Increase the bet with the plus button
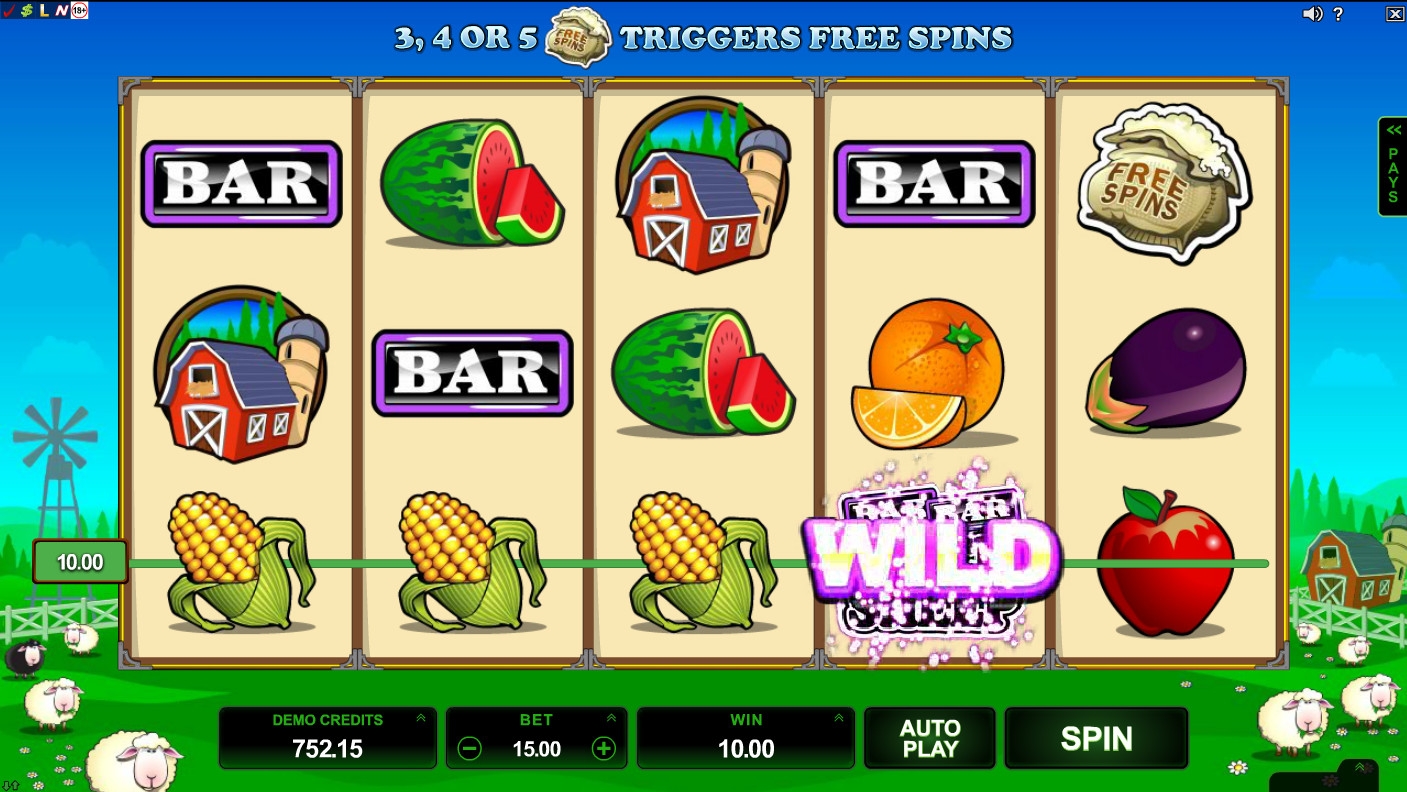Screen dimensions: 1407x792 pyautogui.click(x=604, y=749)
